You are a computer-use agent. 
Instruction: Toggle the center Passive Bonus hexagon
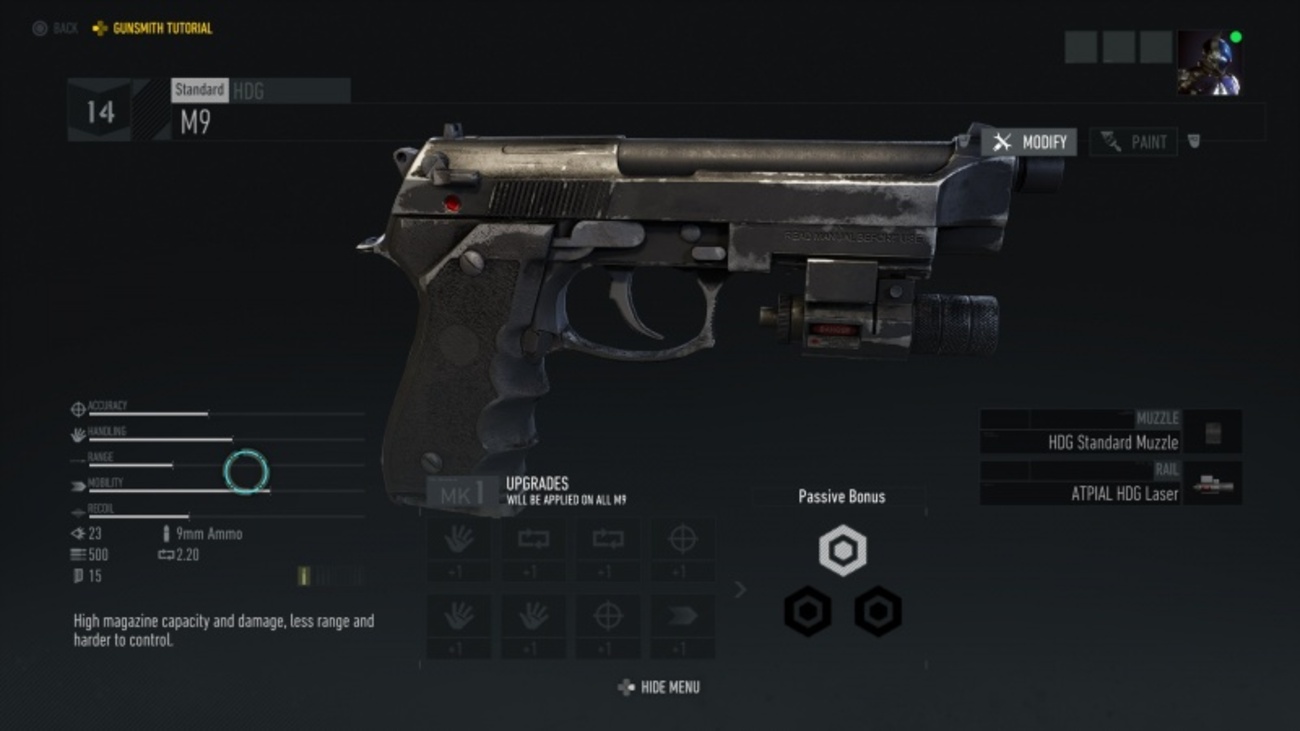(x=841, y=549)
